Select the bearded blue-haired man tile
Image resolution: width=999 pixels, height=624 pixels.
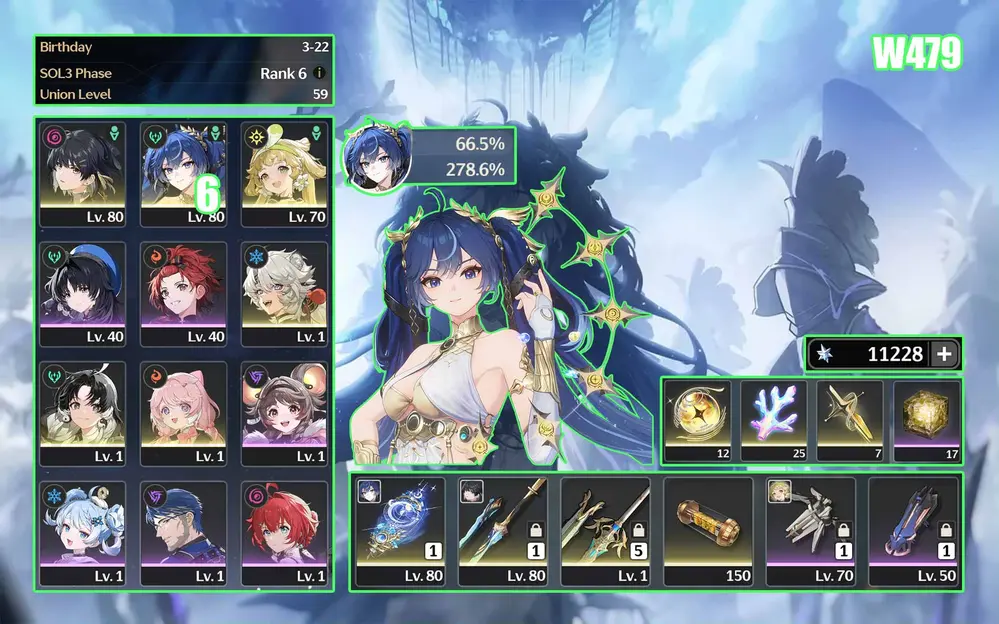click(x=184, y=533)
